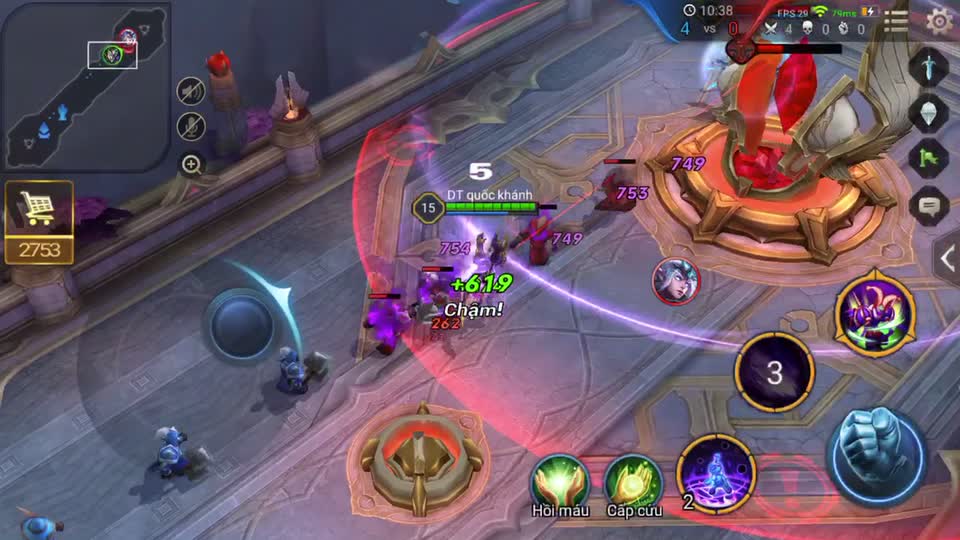This screenshot has height=540, width=960.
Task: Activate the Cấp cứu spell
Action: click(x=633, y=480)
